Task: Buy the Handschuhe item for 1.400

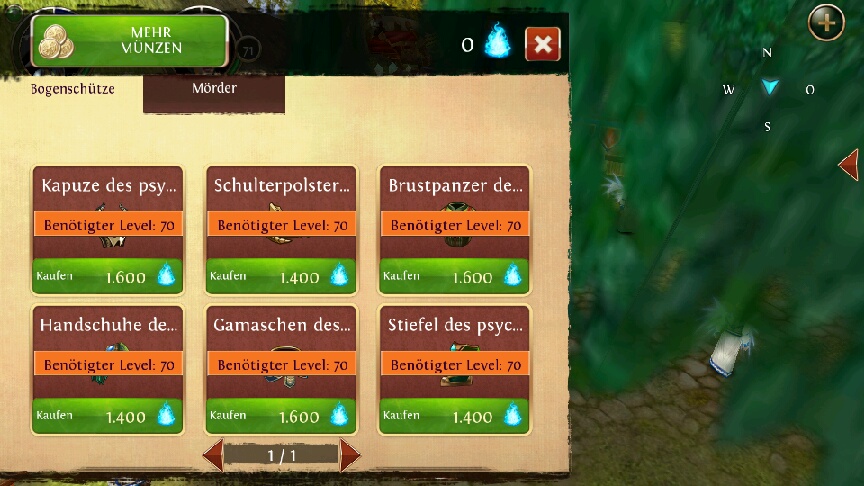Action: (x=107, y=416)
